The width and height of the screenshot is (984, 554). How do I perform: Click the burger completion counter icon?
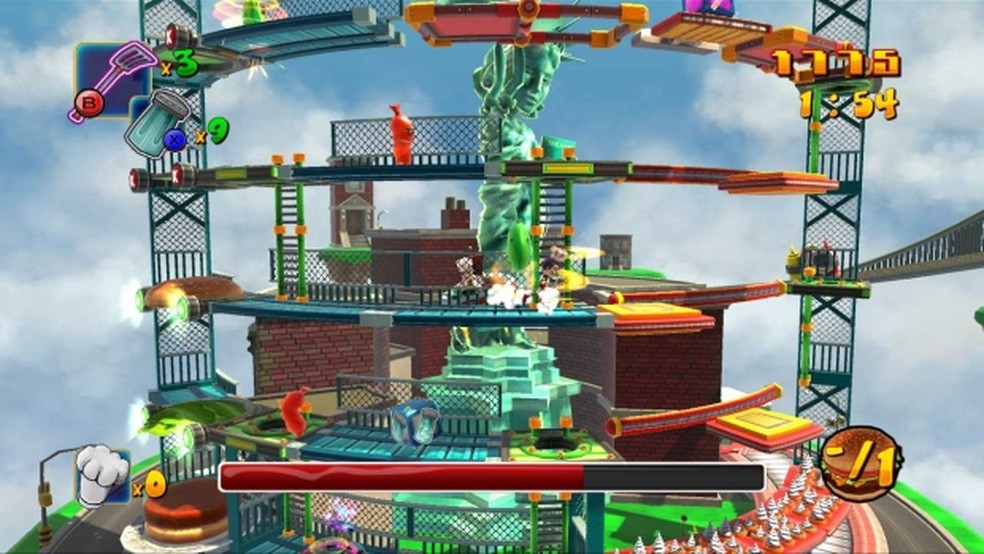(x=861, y=464)
